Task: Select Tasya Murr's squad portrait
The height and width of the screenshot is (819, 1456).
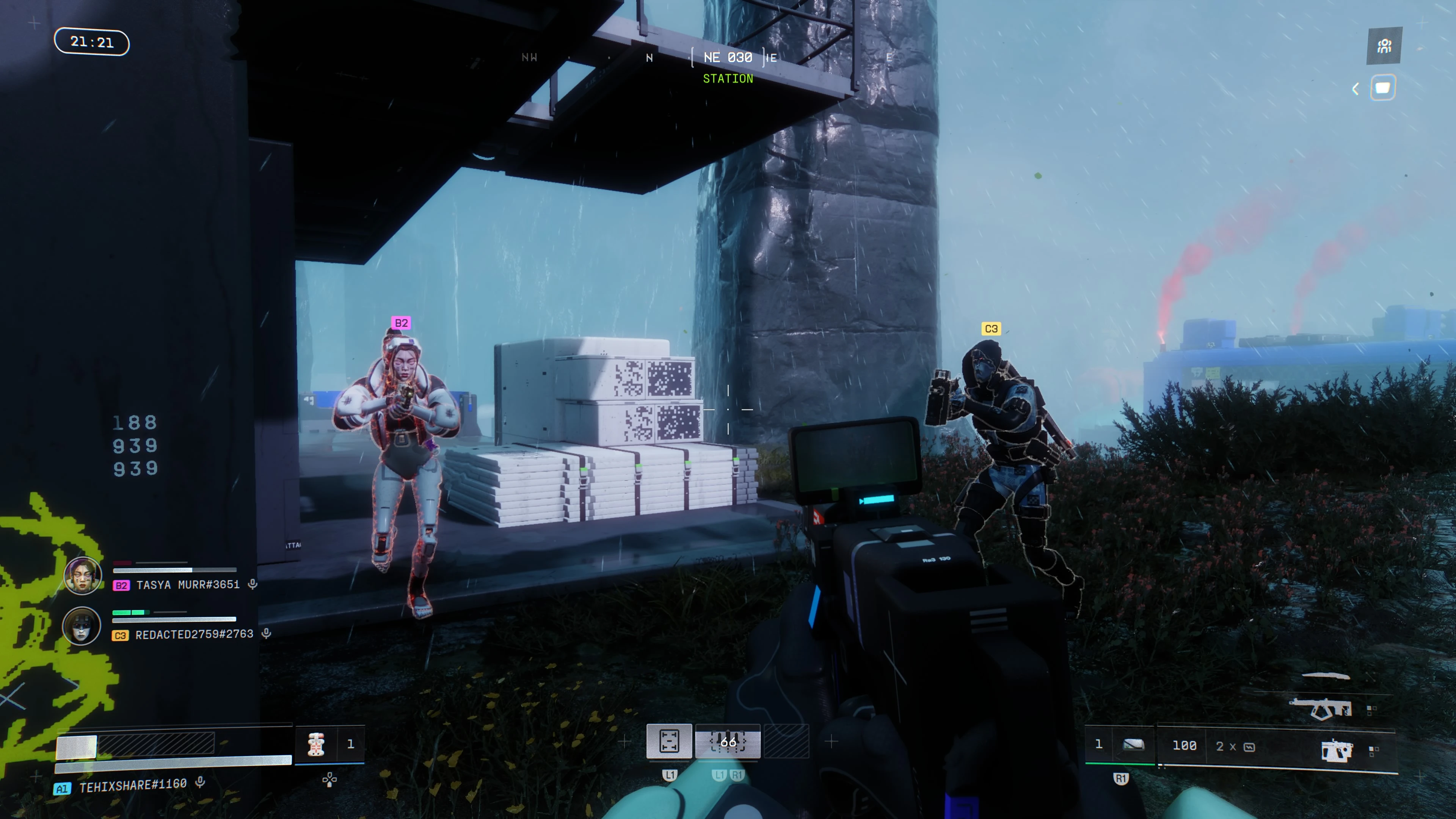Action: point(83,576)
